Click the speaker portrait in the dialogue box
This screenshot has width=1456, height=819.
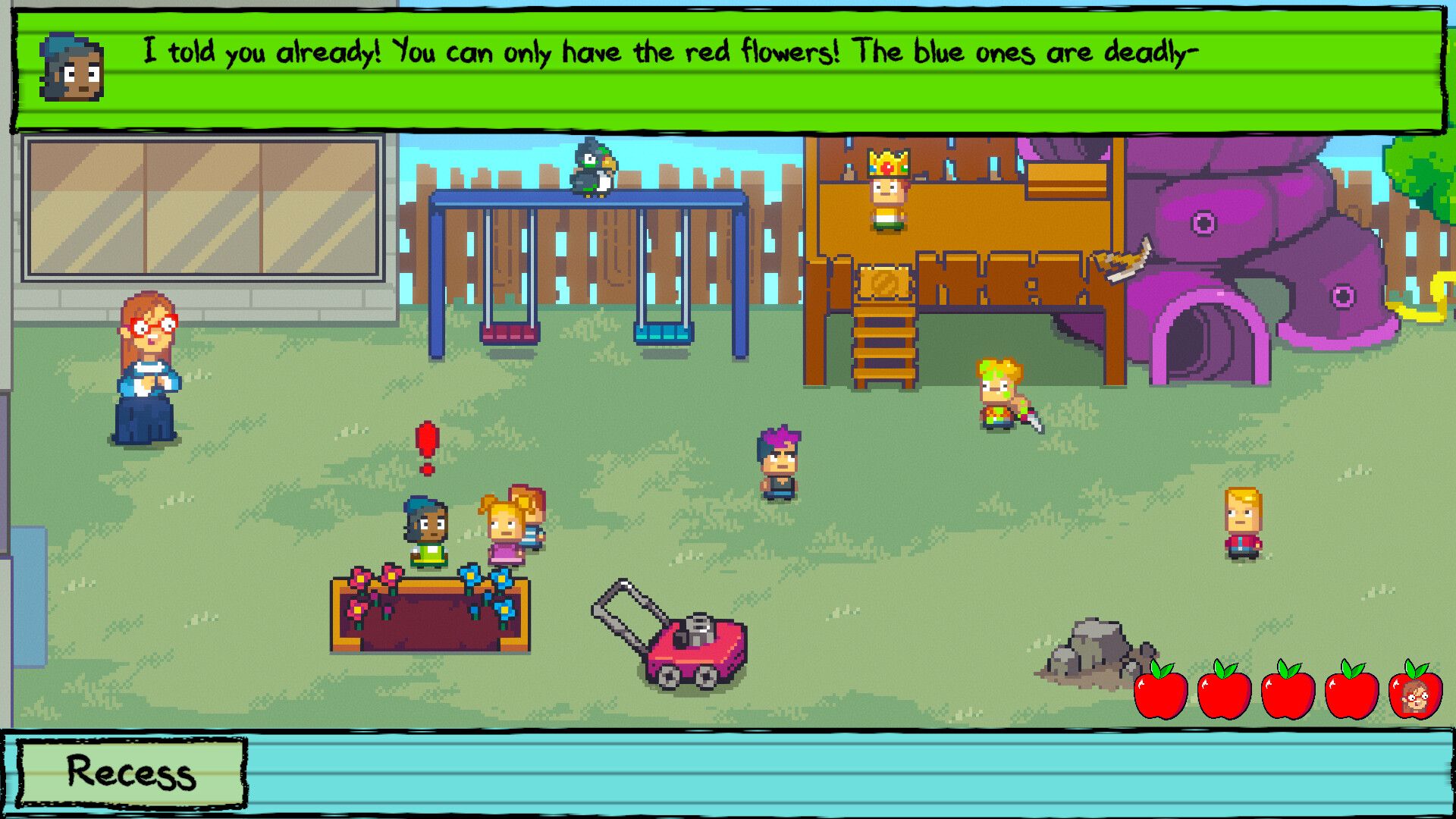(71, 68)
